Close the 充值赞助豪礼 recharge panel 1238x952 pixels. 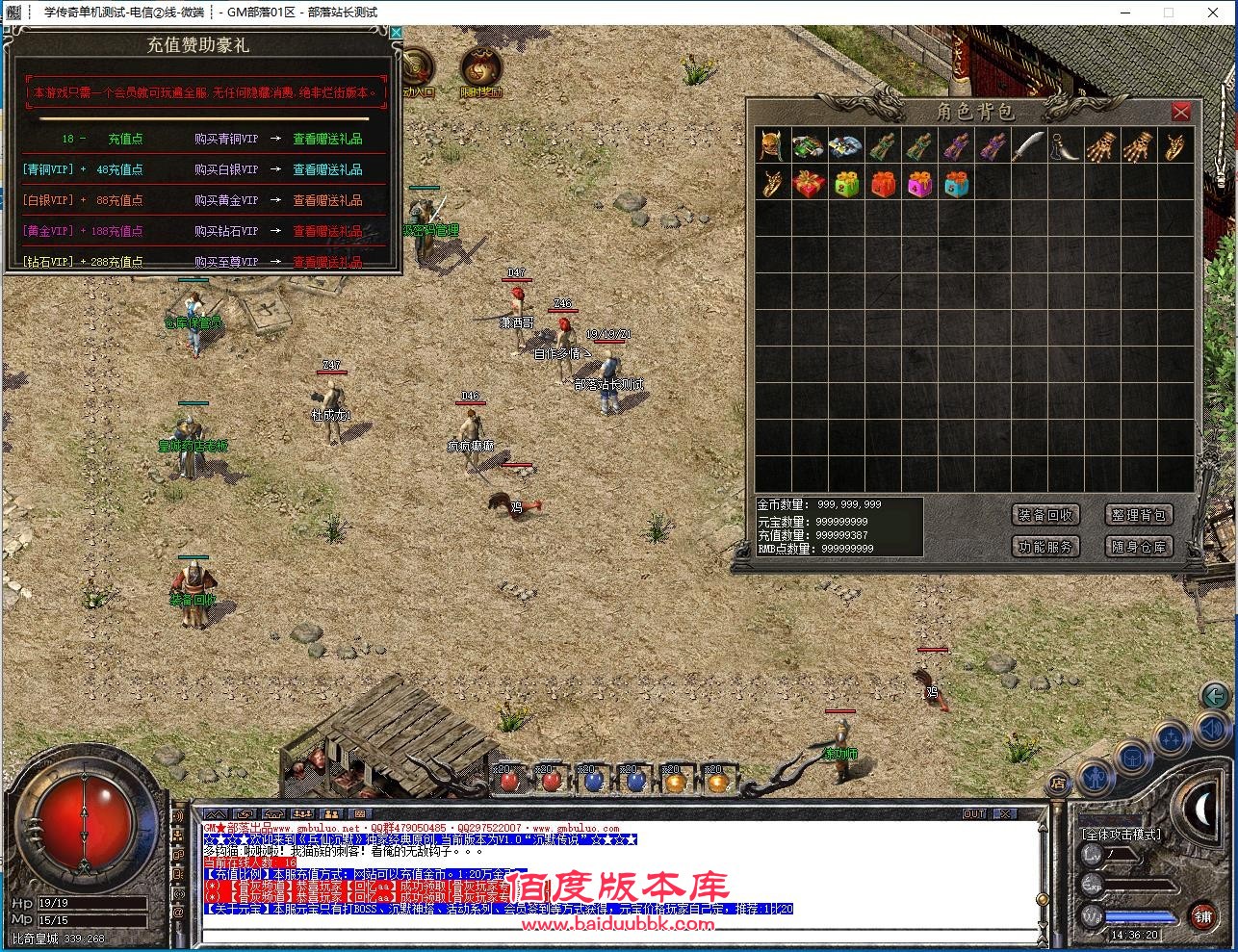396,32
